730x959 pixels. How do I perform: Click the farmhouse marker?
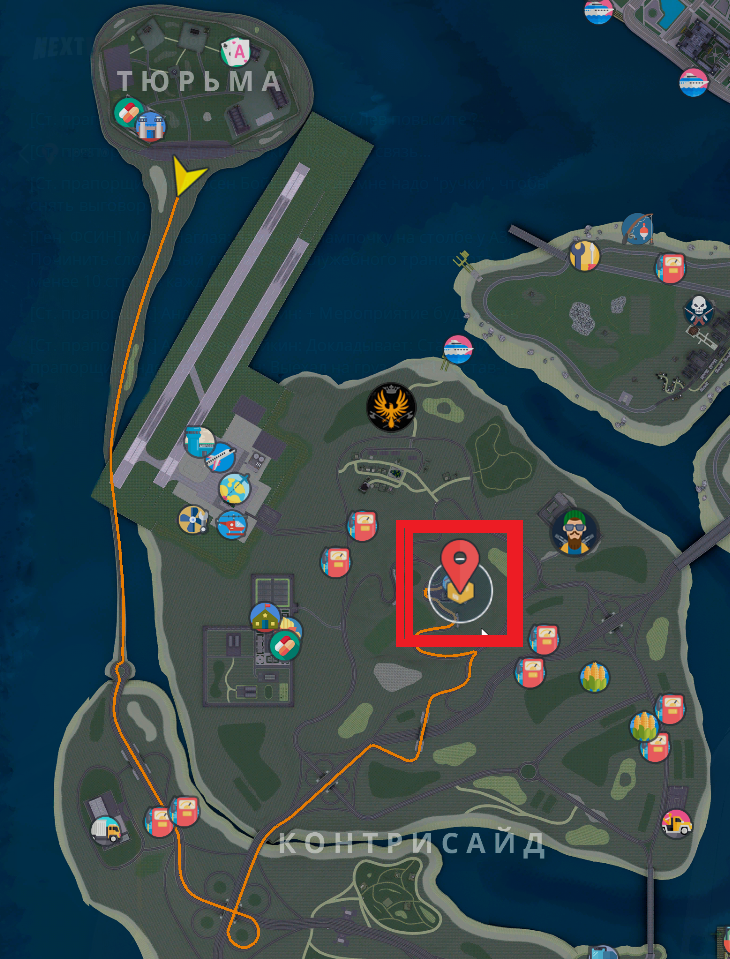tap(265, 618)
